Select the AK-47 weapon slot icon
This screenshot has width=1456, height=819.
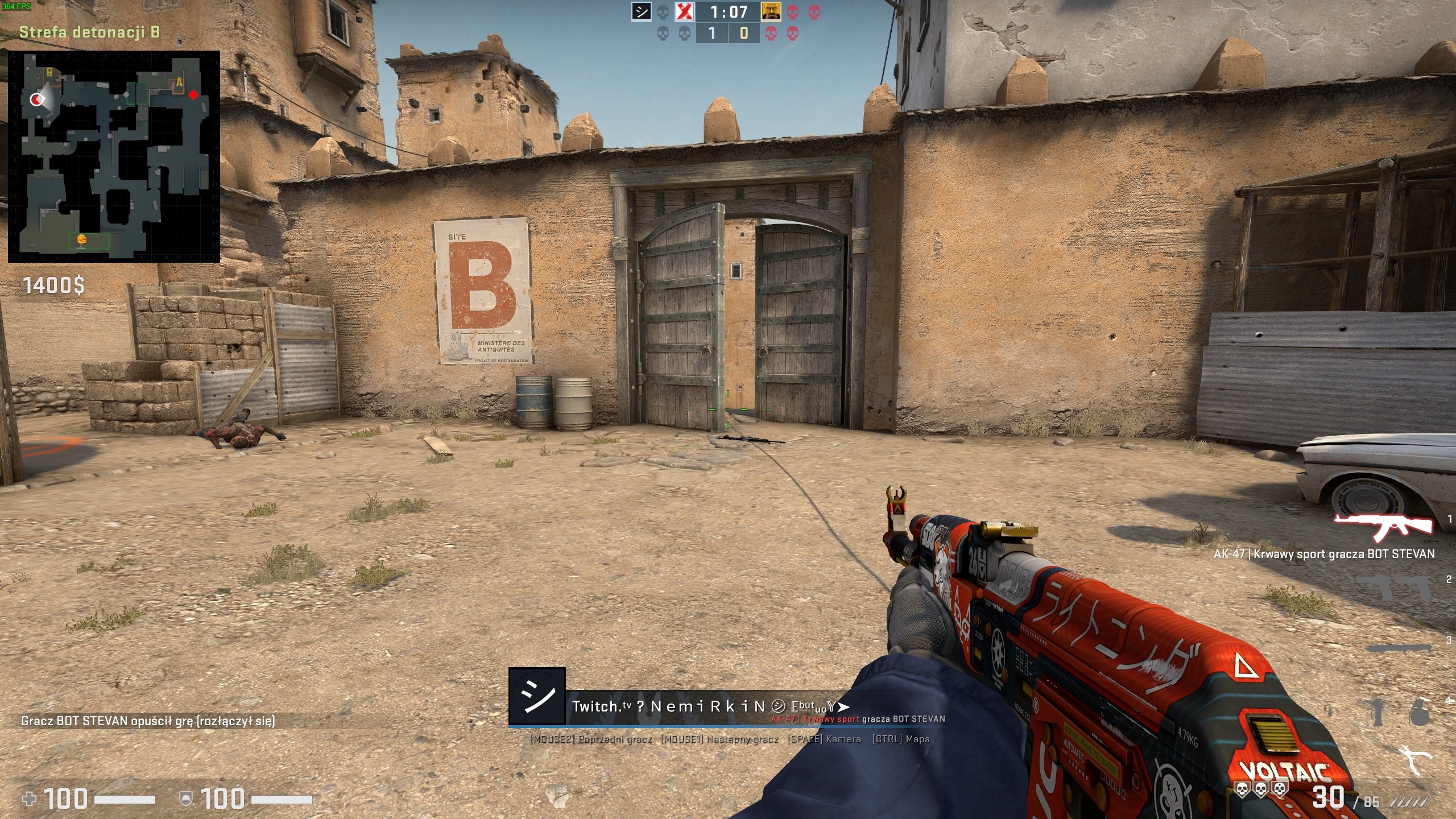[x=1383, y=527]
